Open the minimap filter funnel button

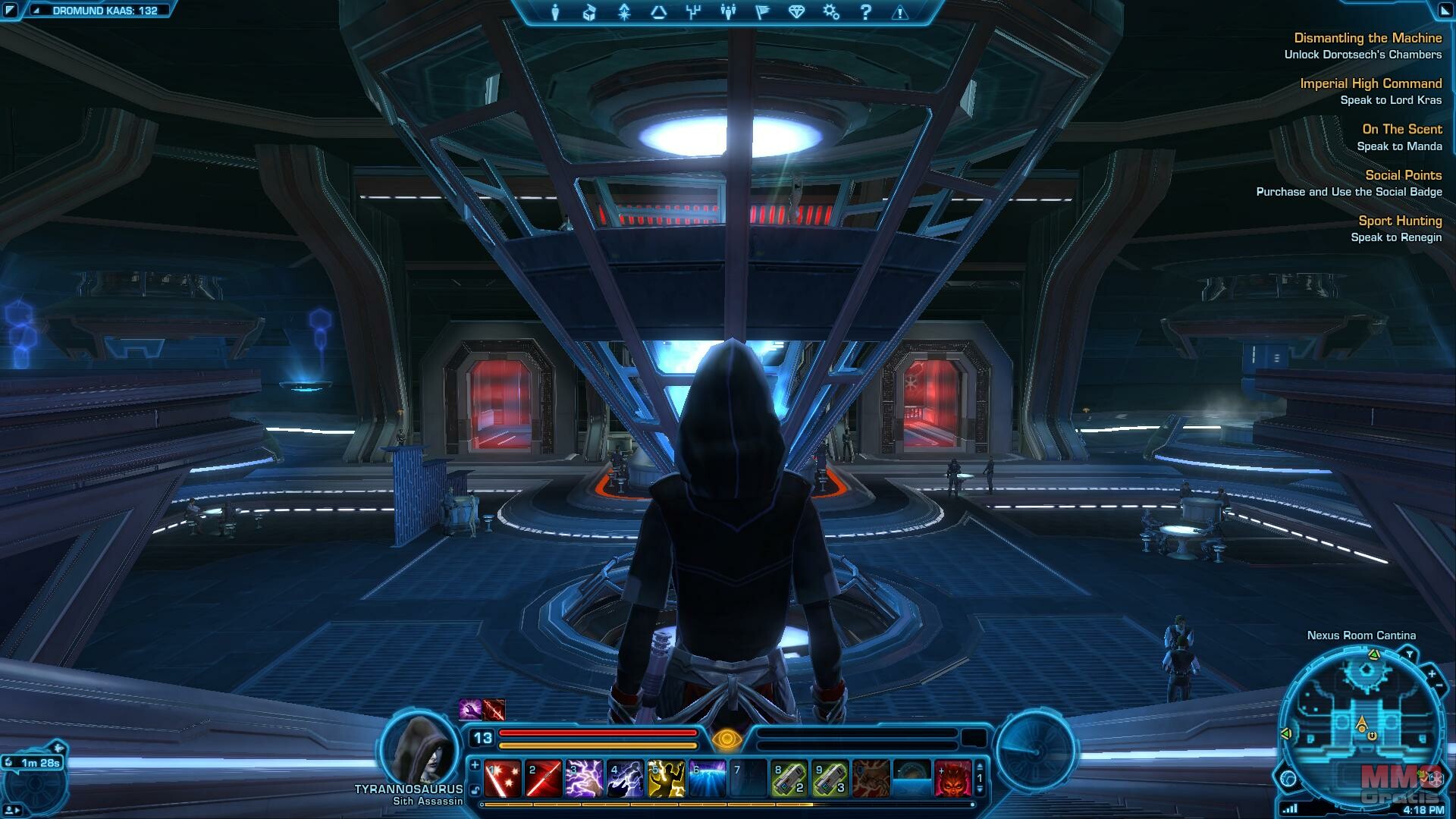click(1409, 654)
